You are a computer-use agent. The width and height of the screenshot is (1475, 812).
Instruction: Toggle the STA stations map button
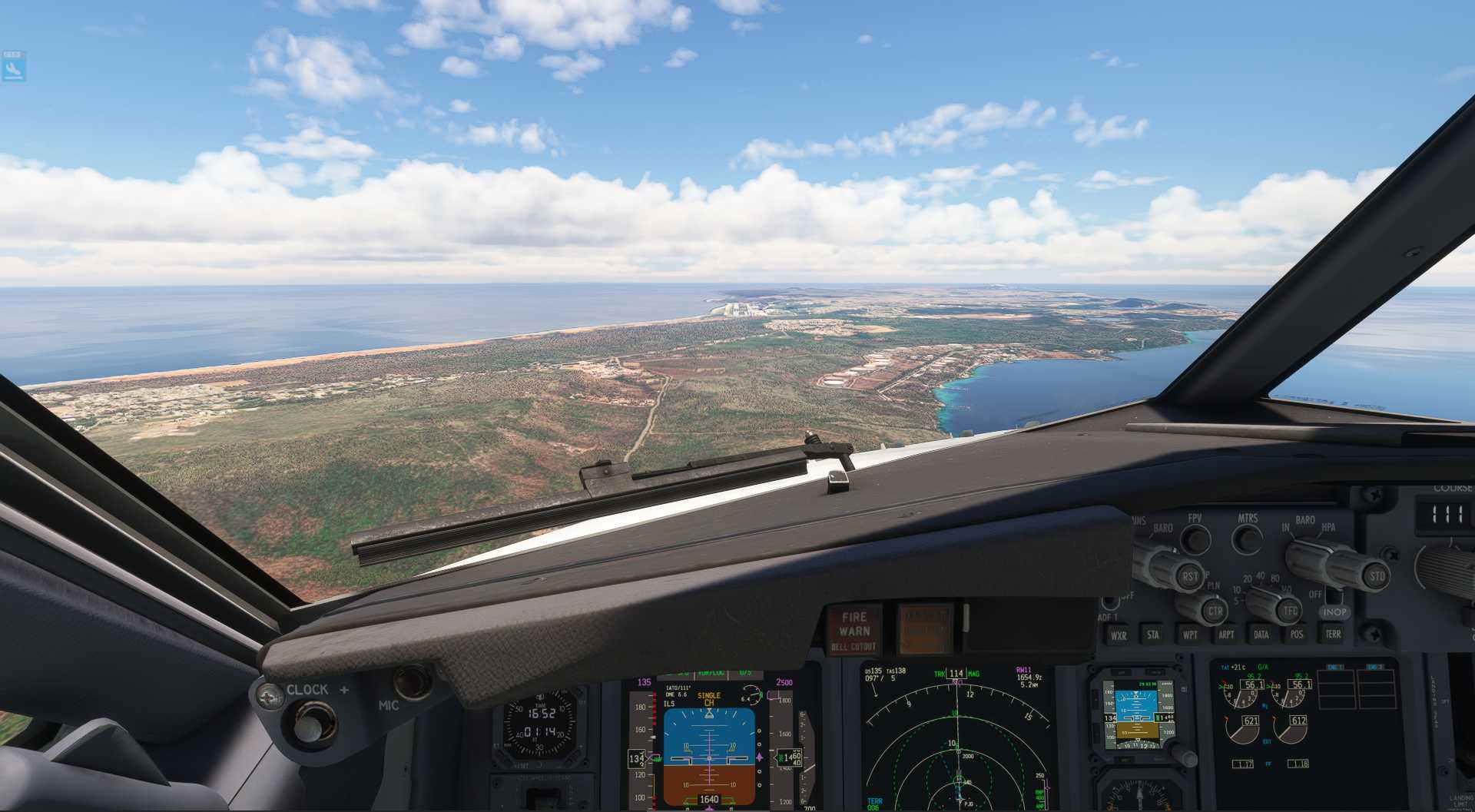click(1153, 635)
